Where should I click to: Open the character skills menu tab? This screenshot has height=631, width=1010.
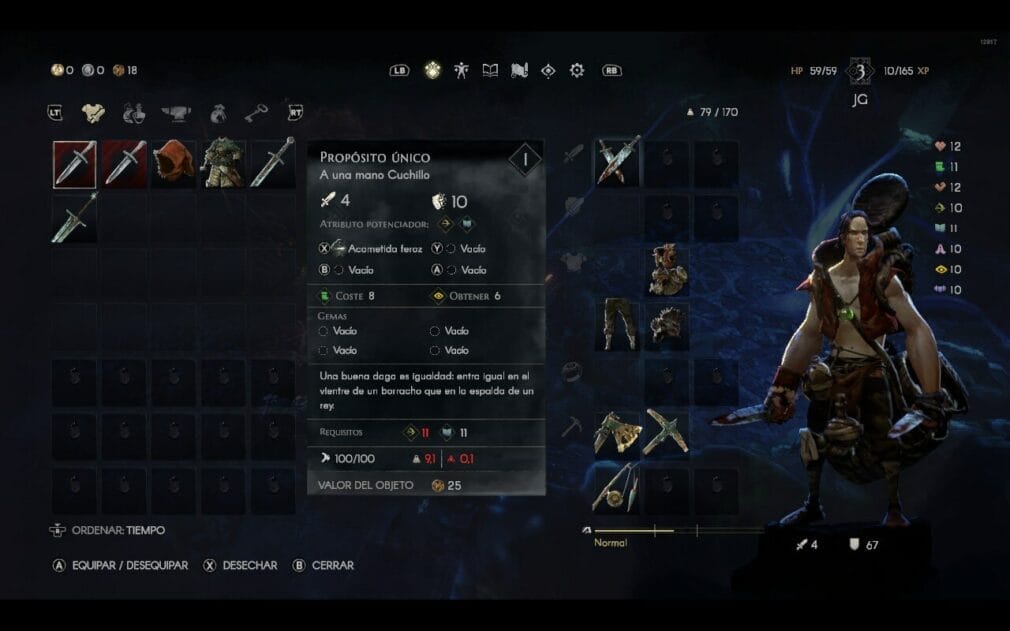point(461,70)
